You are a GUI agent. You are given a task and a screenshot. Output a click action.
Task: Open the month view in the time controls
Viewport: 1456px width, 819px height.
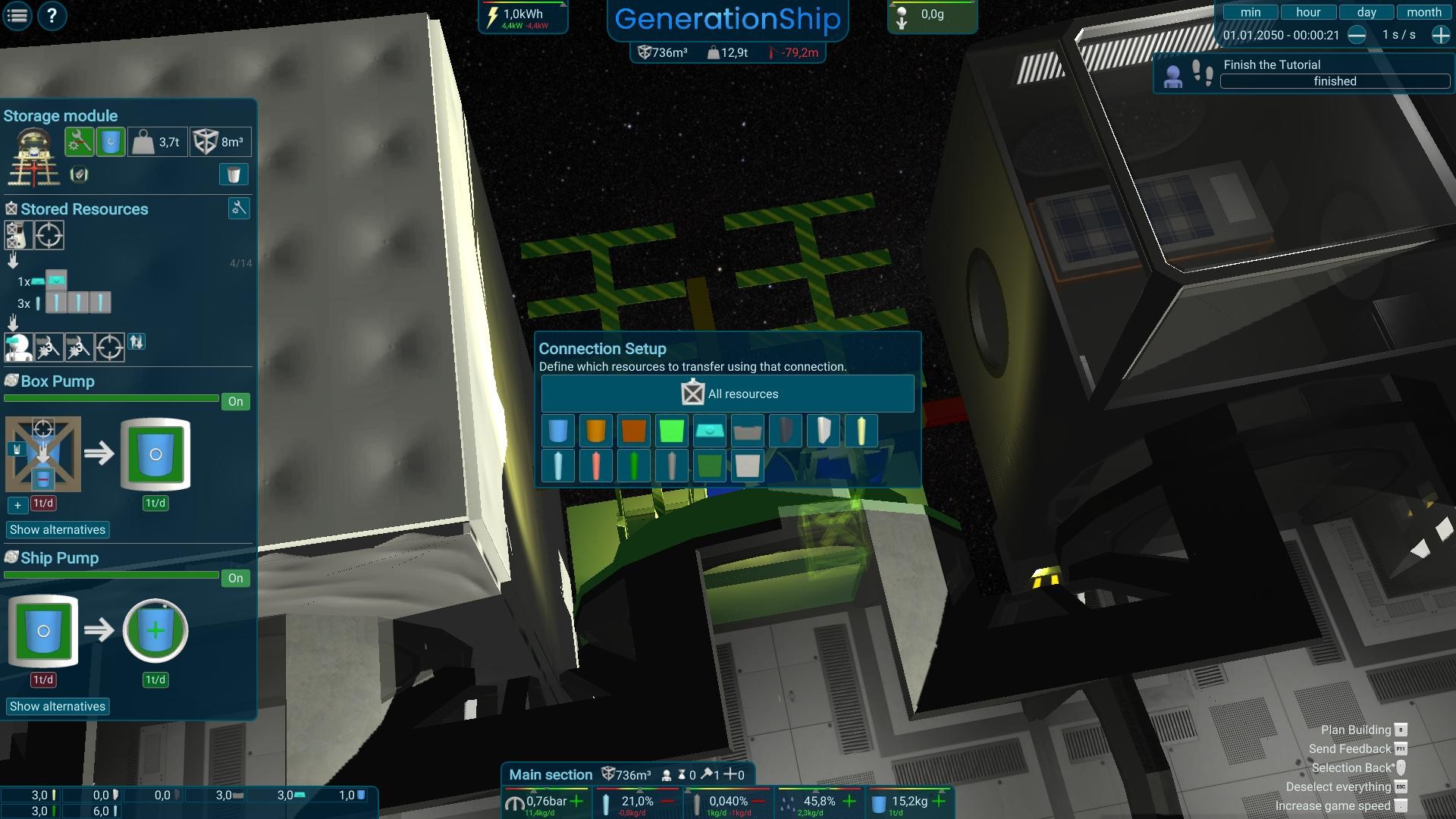(1424, 11)
